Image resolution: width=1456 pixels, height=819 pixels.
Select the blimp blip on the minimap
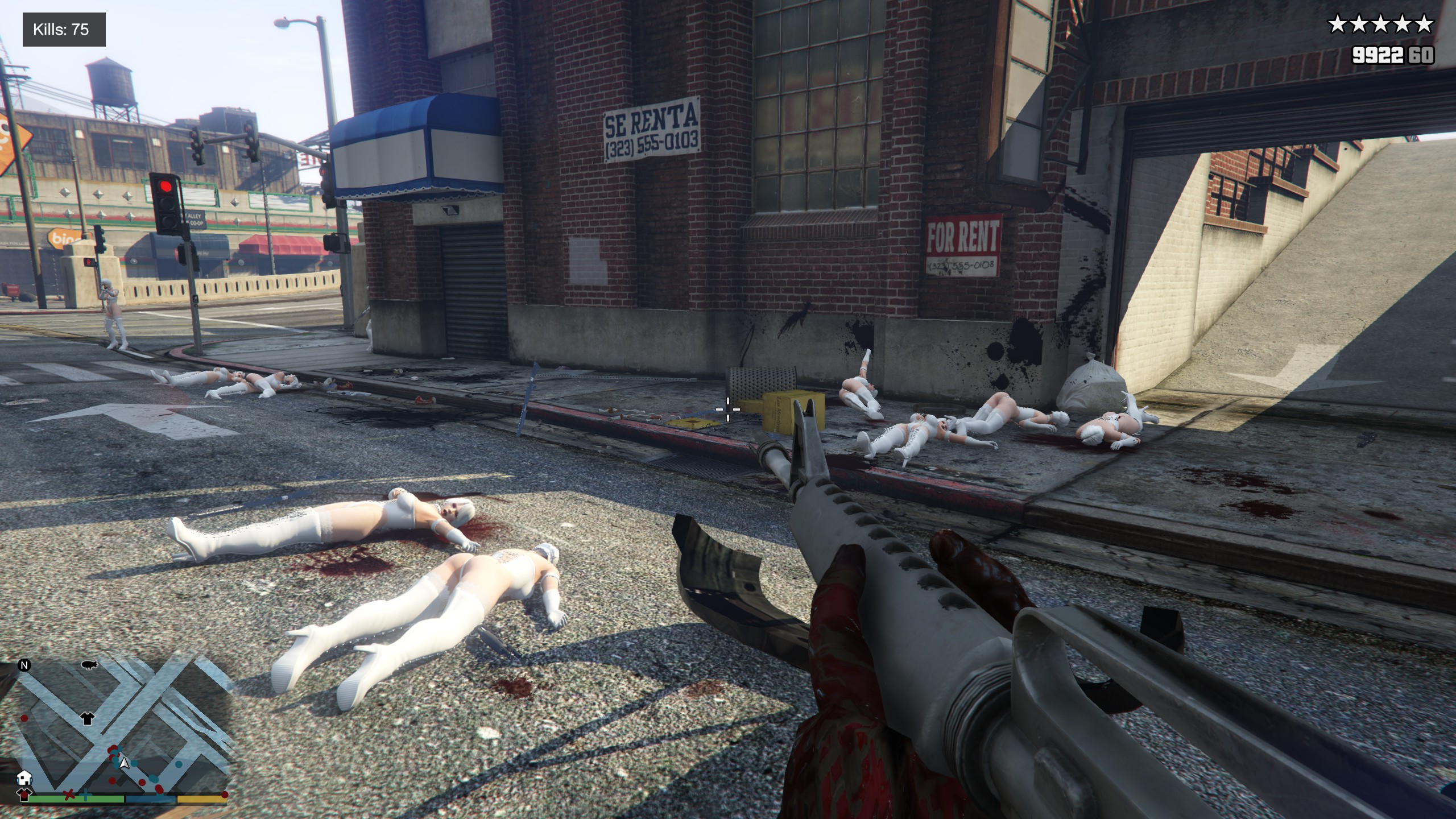coord(89,664)
